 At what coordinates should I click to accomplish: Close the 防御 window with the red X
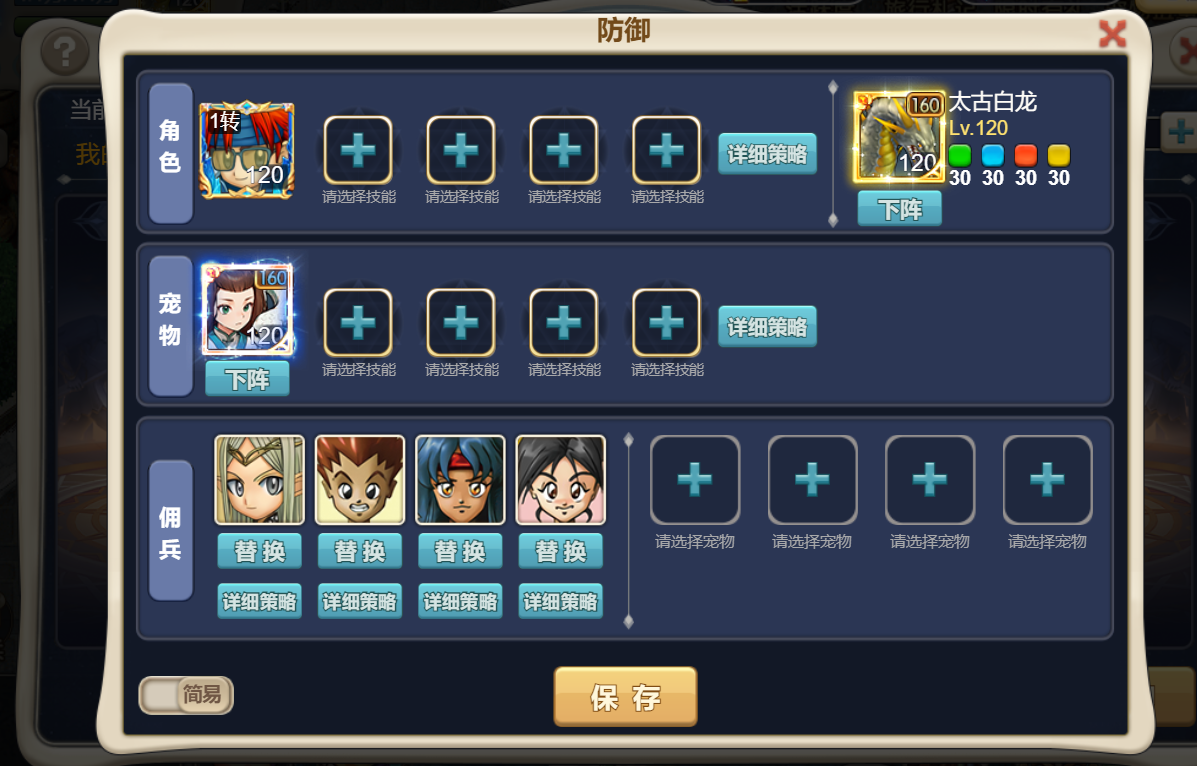pos(1112,36)
